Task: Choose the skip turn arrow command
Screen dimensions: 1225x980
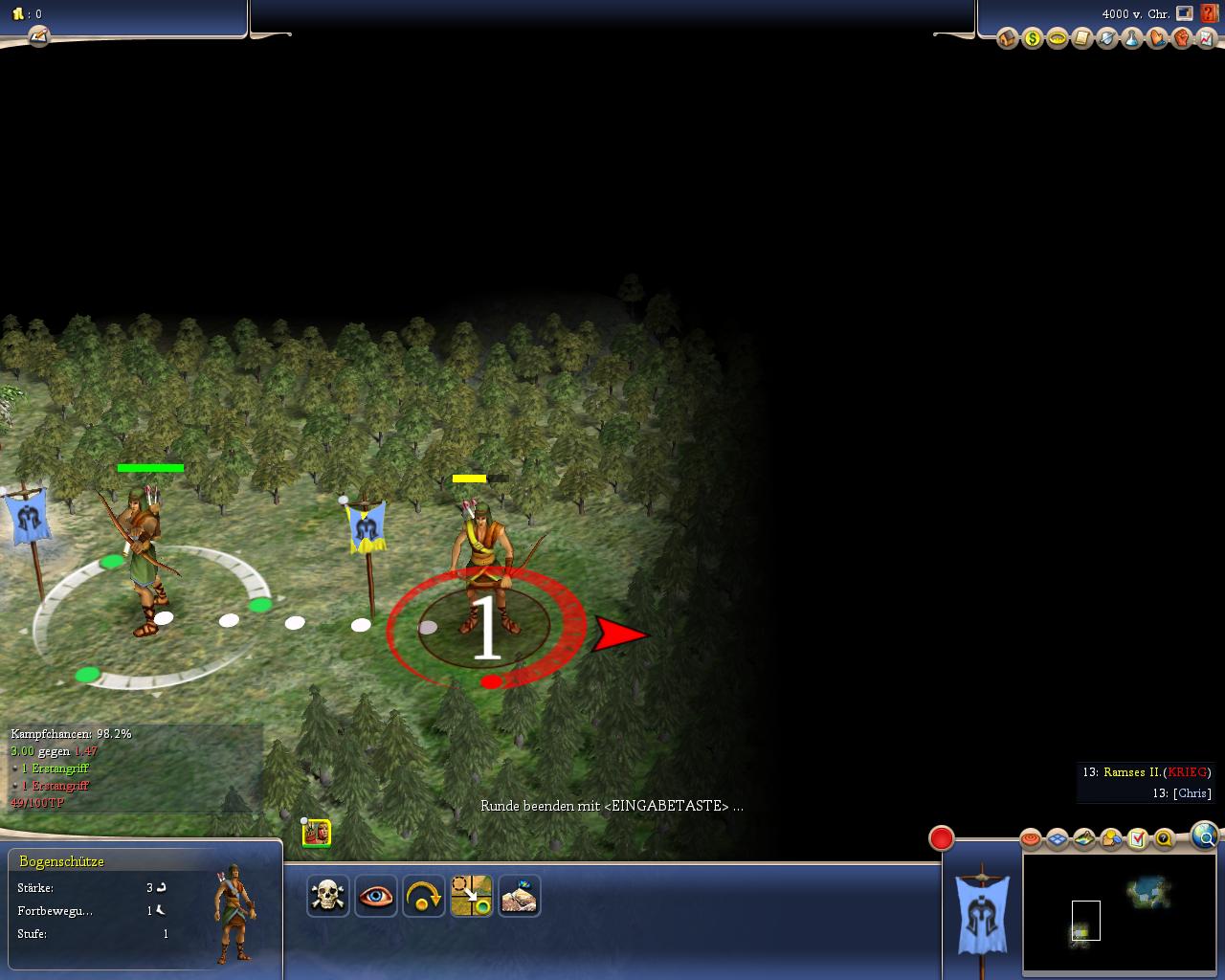Action: click(424, 897)
